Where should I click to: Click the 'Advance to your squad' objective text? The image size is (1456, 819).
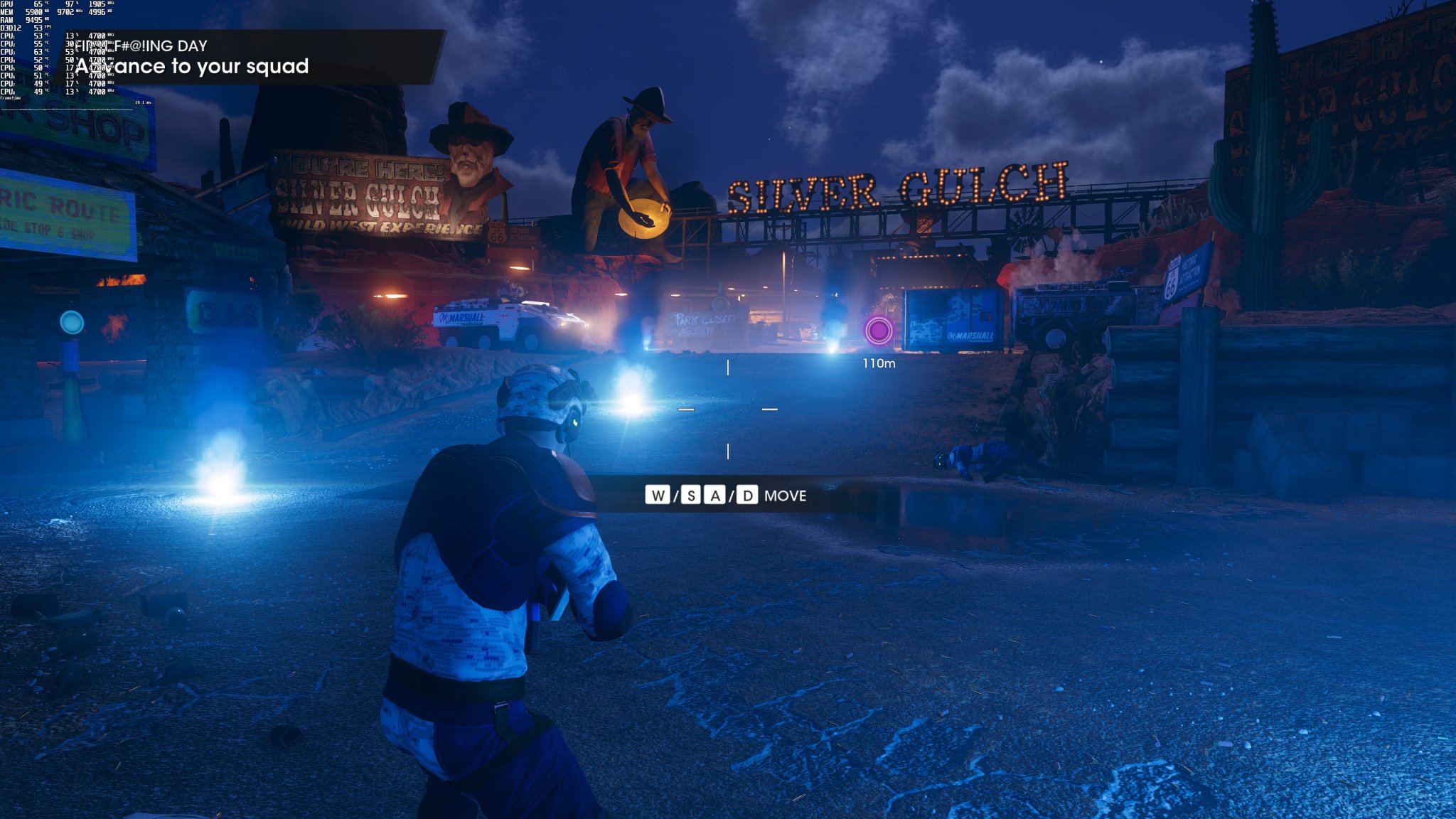coord(193,66)
